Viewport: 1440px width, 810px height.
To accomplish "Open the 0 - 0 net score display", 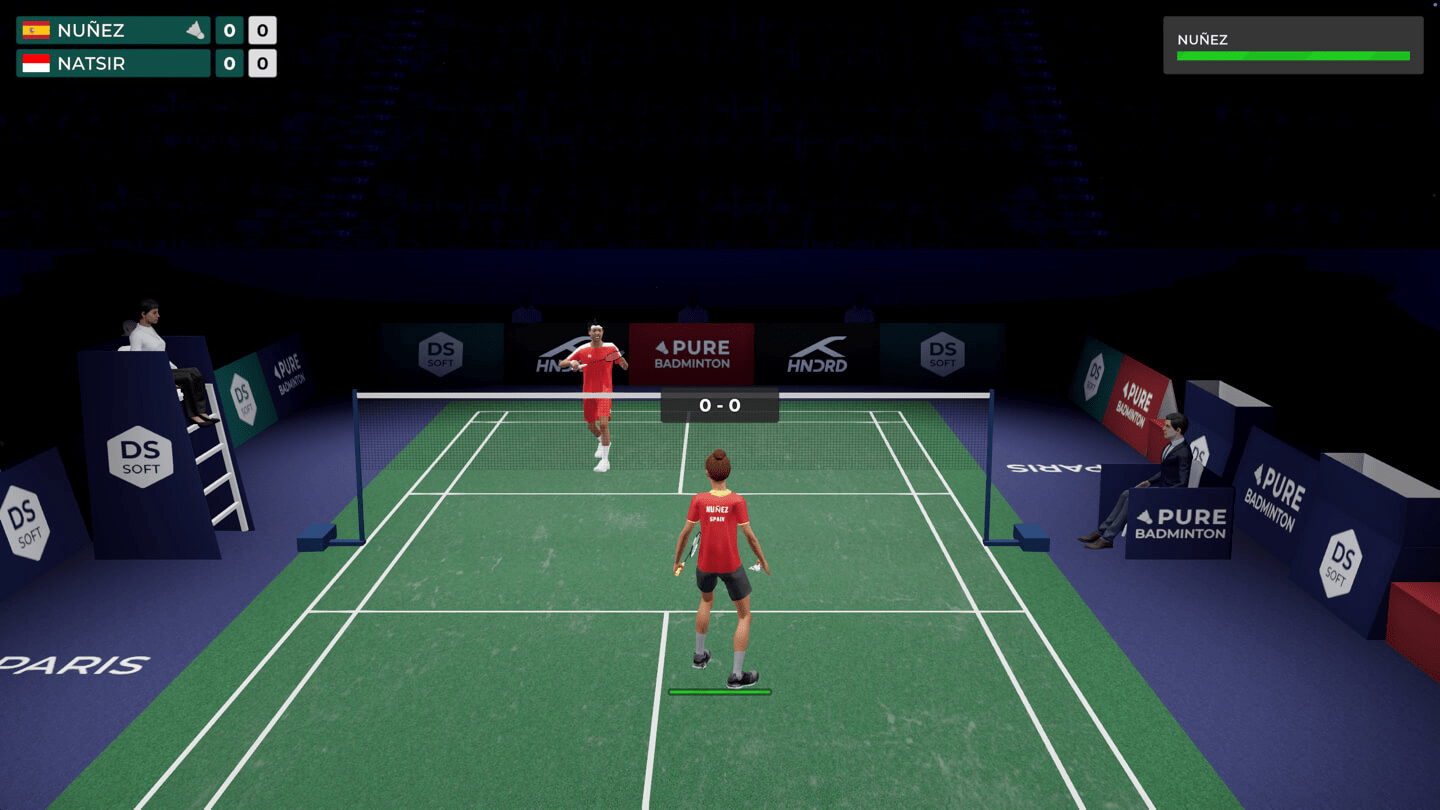I will [719, 405].
